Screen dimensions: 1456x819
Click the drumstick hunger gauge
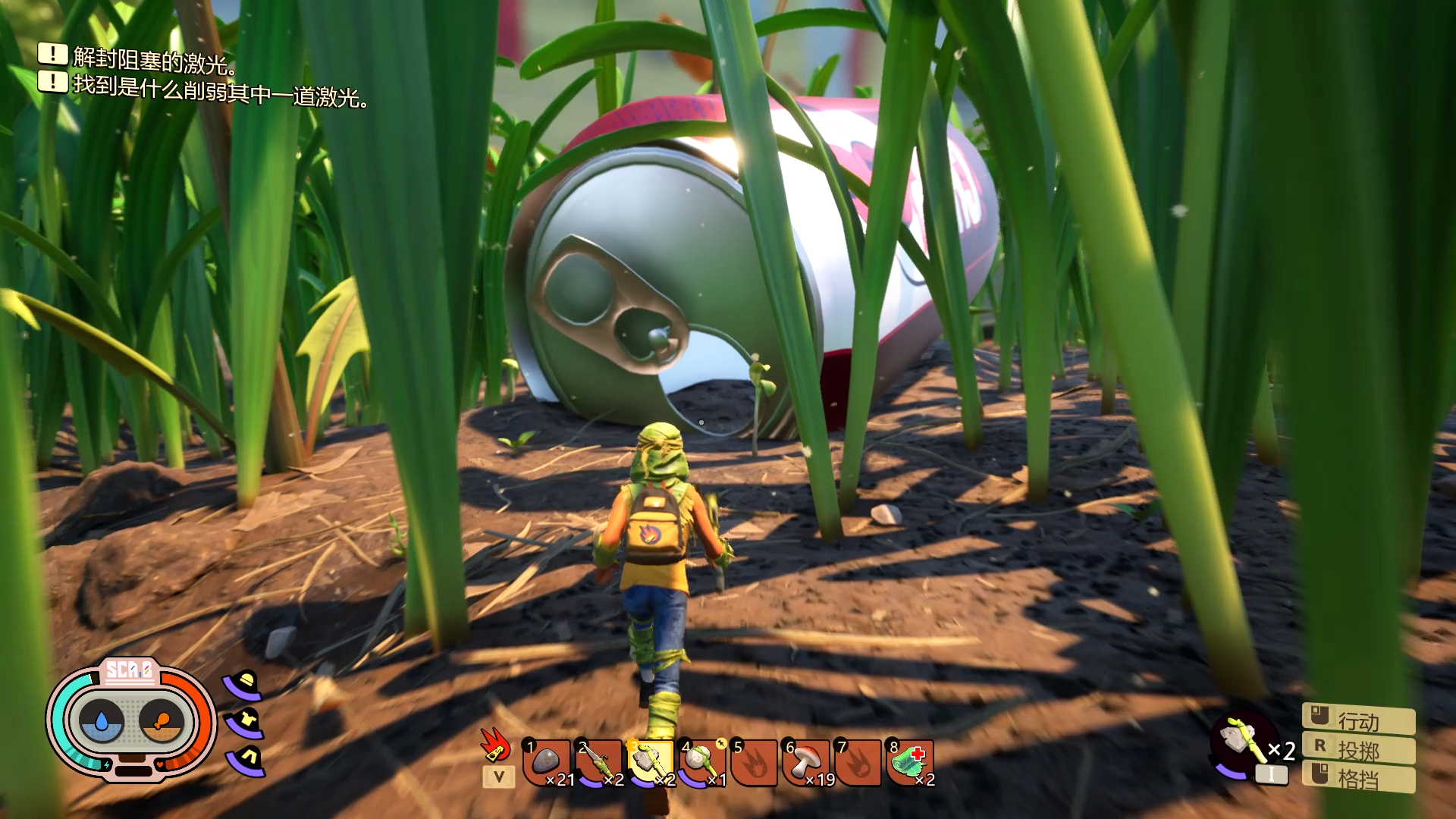click(x=161, y=721)
